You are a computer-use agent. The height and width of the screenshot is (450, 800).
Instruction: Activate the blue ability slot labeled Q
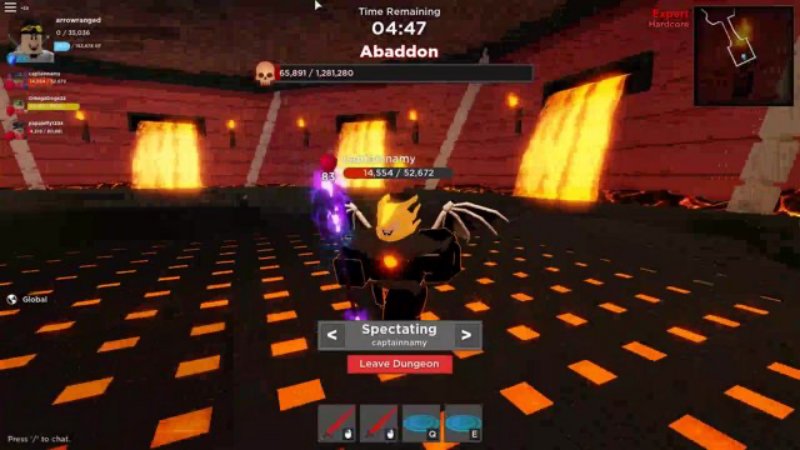420,423
